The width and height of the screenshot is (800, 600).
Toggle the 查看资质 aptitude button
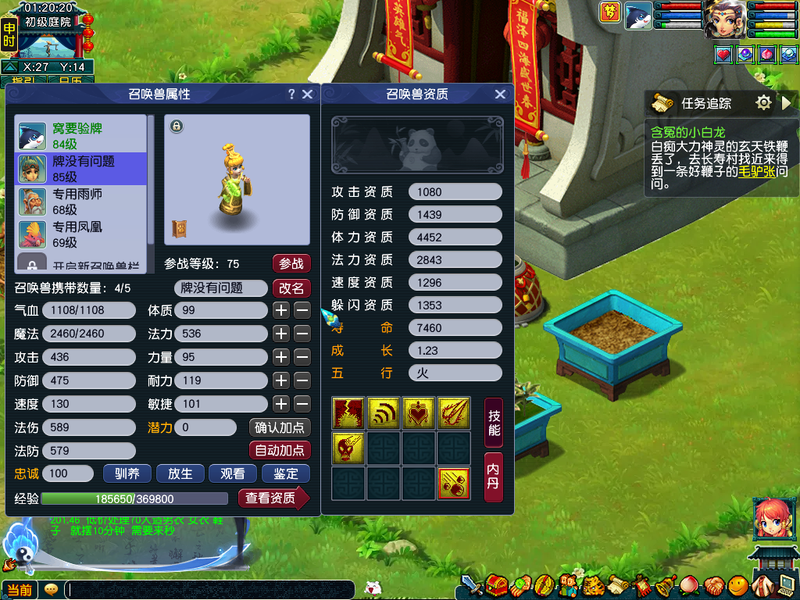click(x=272, y=498)
